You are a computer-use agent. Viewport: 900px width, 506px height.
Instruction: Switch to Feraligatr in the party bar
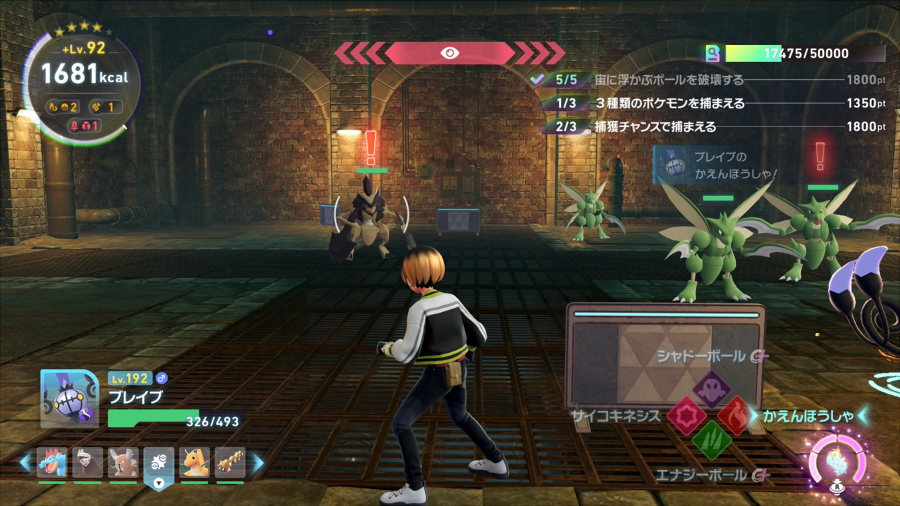click(52, 462)
